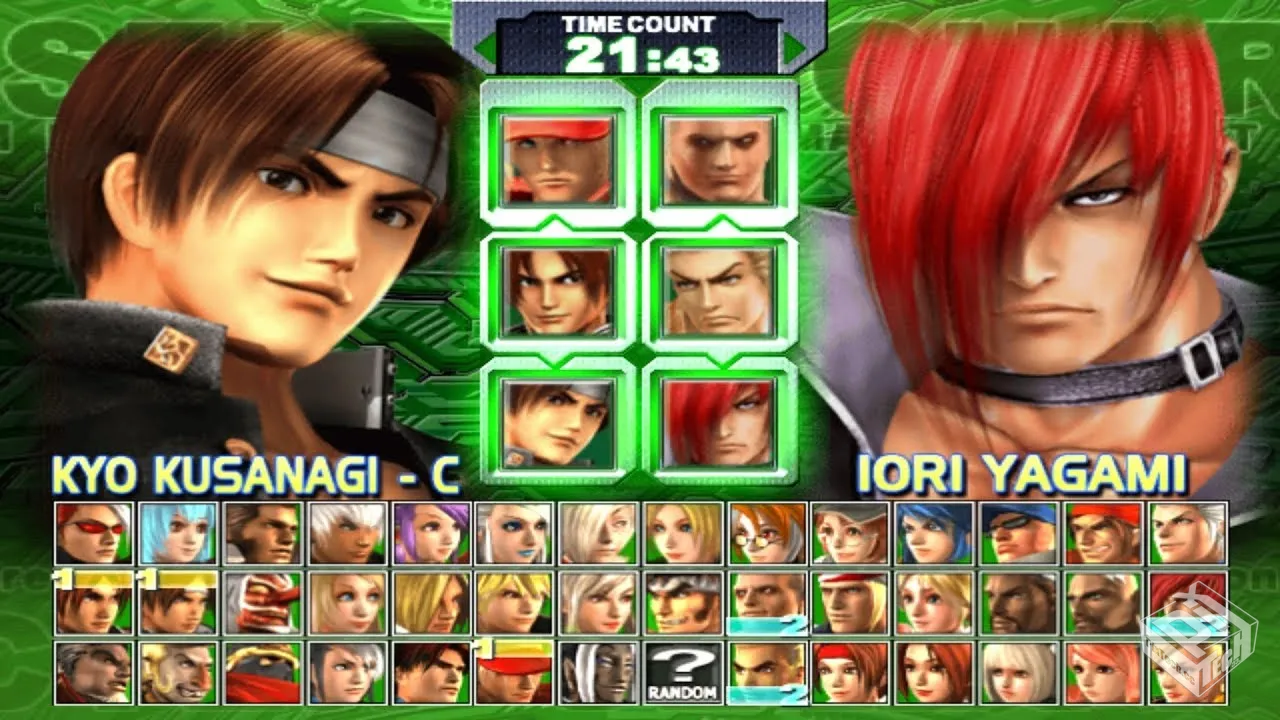Pick the fighter wearing red sunglasses
This screenshot has width=1280, height=720.
94,533
